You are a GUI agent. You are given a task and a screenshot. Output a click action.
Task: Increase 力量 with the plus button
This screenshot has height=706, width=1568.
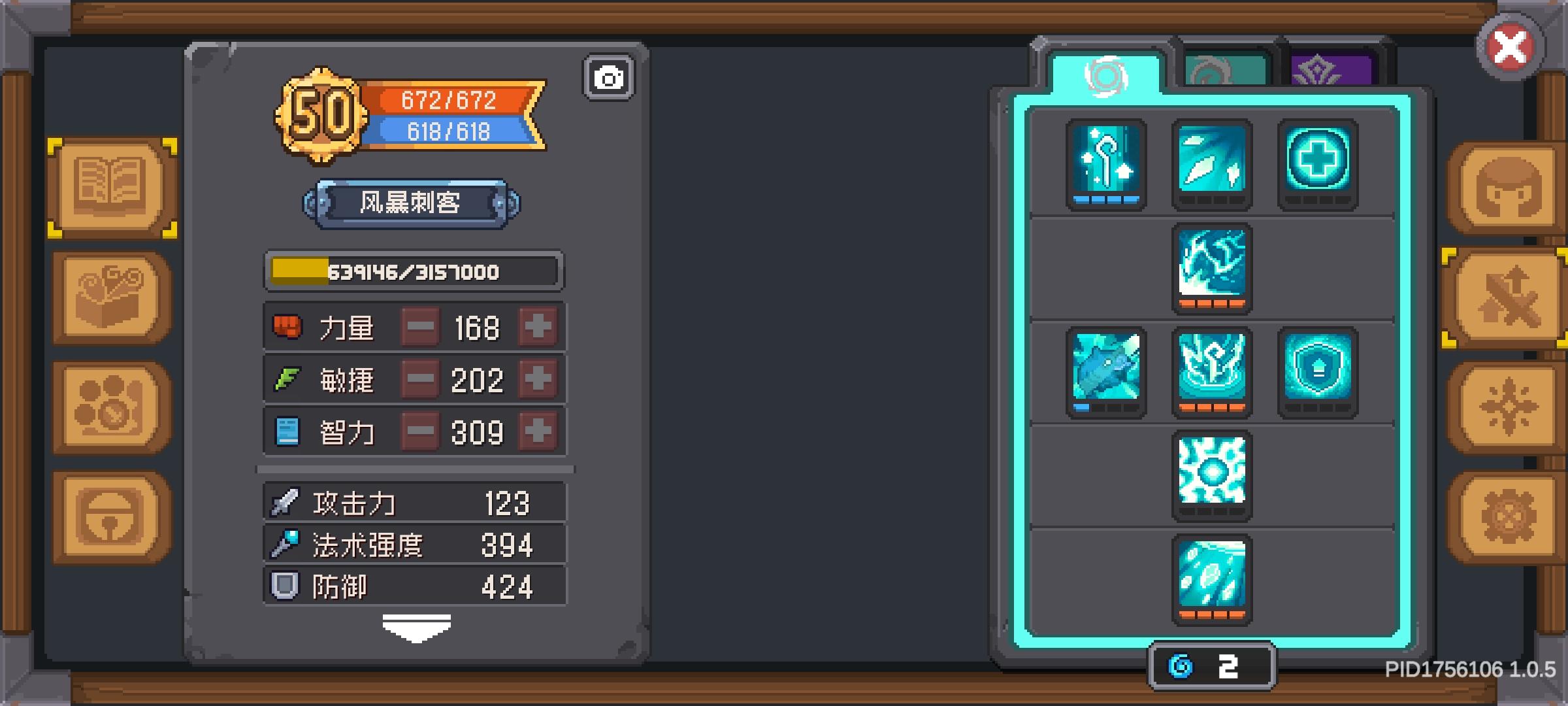coord(537,328)
